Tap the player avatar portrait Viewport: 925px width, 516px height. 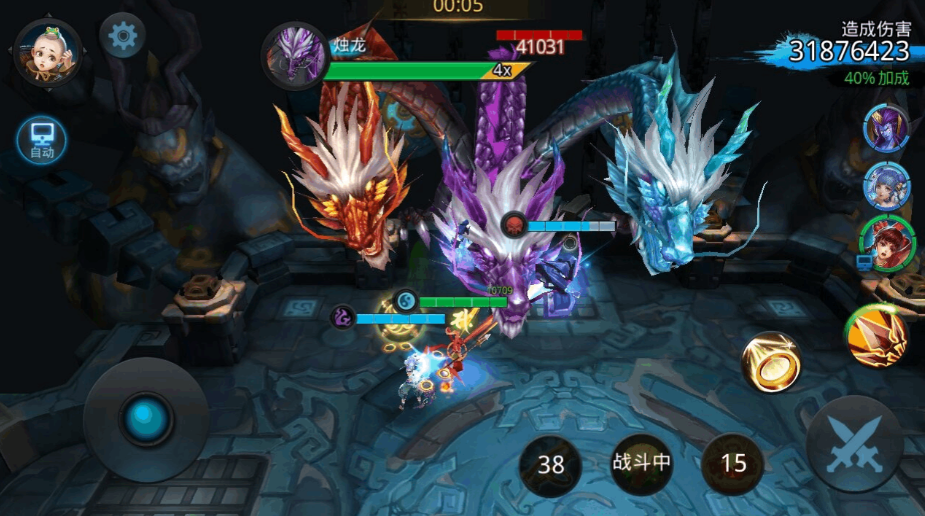point(47,52)
